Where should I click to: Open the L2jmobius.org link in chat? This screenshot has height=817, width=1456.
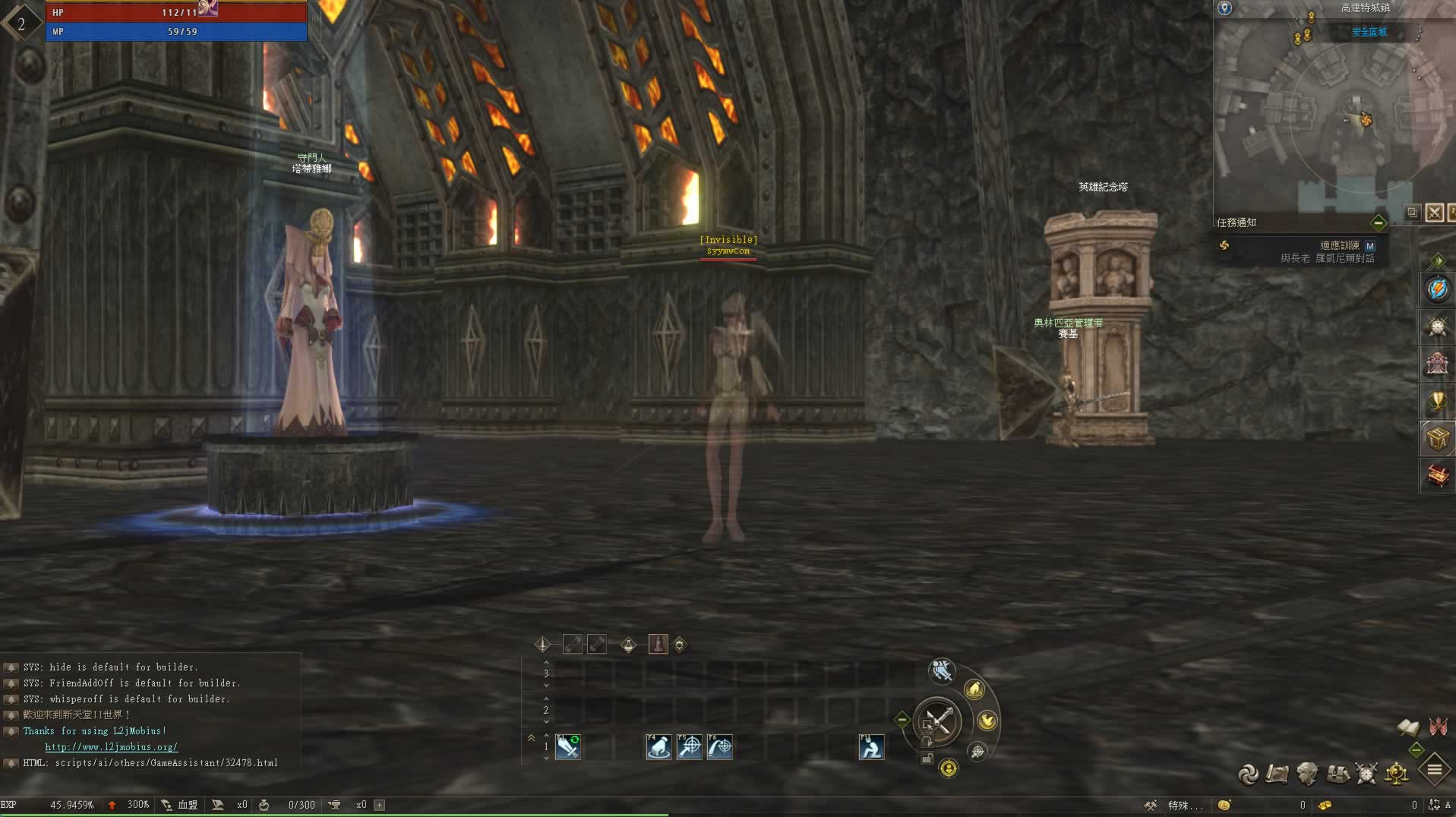tap(111, 747)
